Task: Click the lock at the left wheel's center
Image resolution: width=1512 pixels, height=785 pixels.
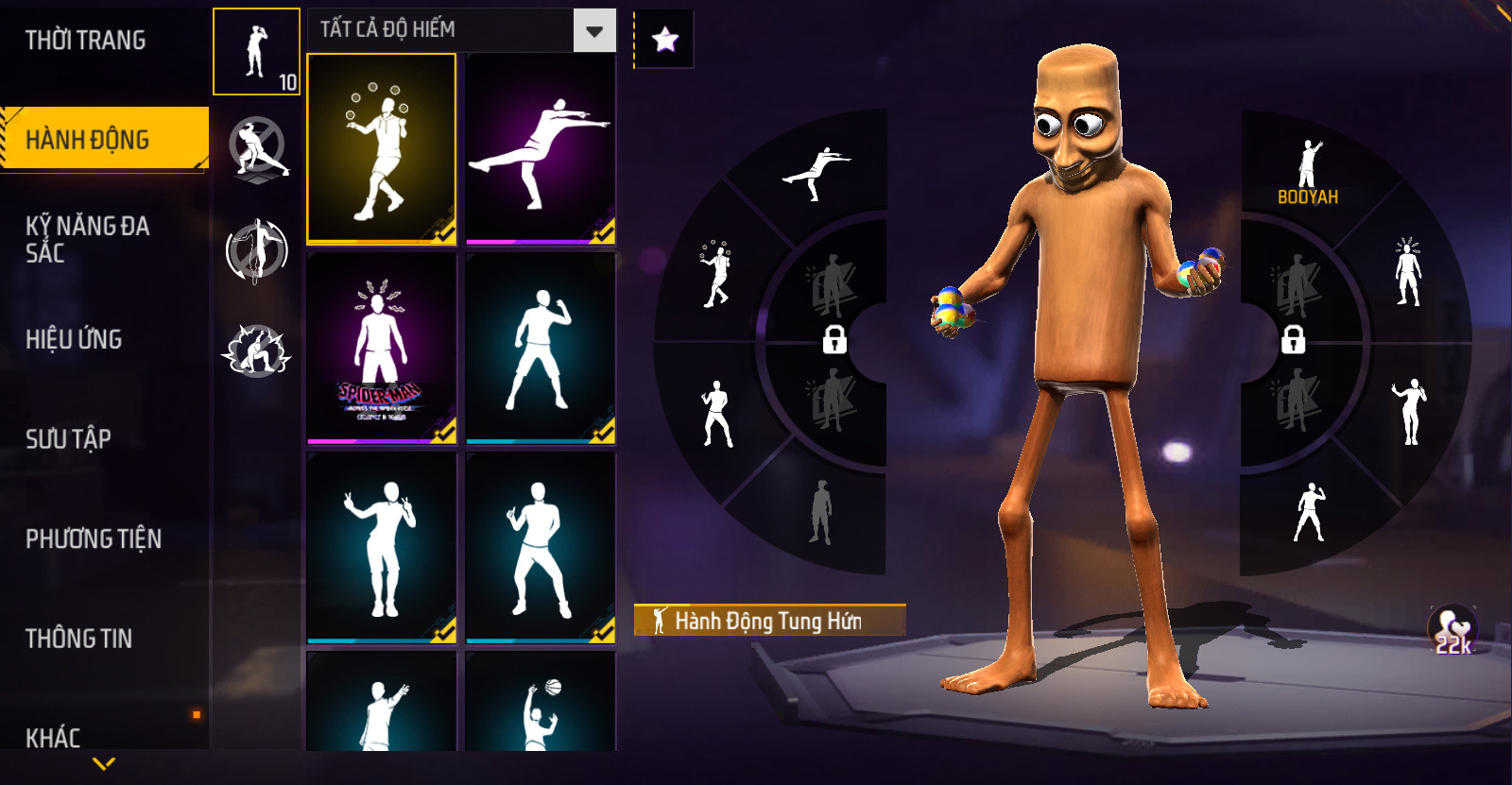Action: (834, 338)
